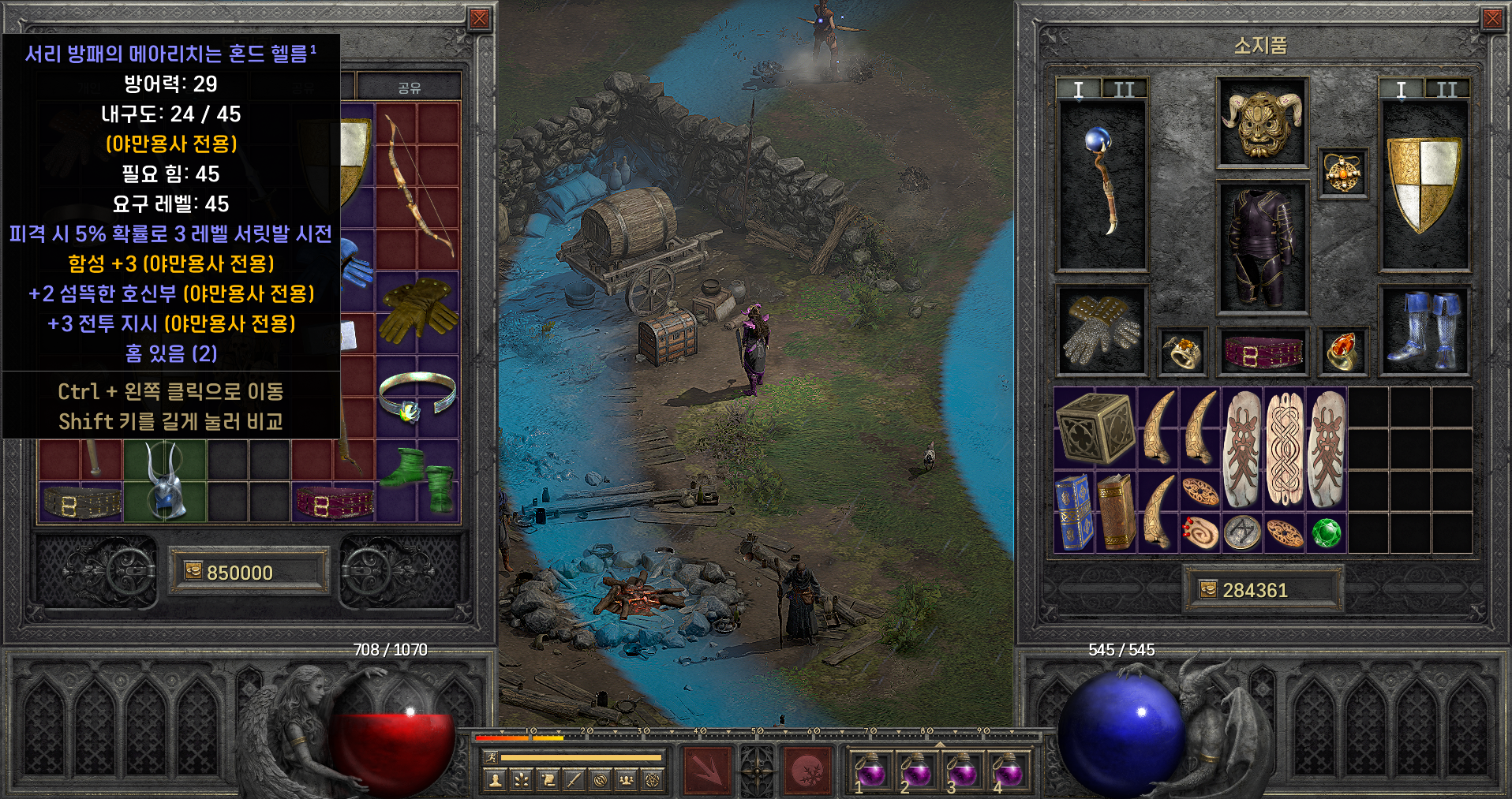The width and height of the screenshot is (1512, 799).
Task: Click the equipped body armor slot
Action: point(1262,248)
